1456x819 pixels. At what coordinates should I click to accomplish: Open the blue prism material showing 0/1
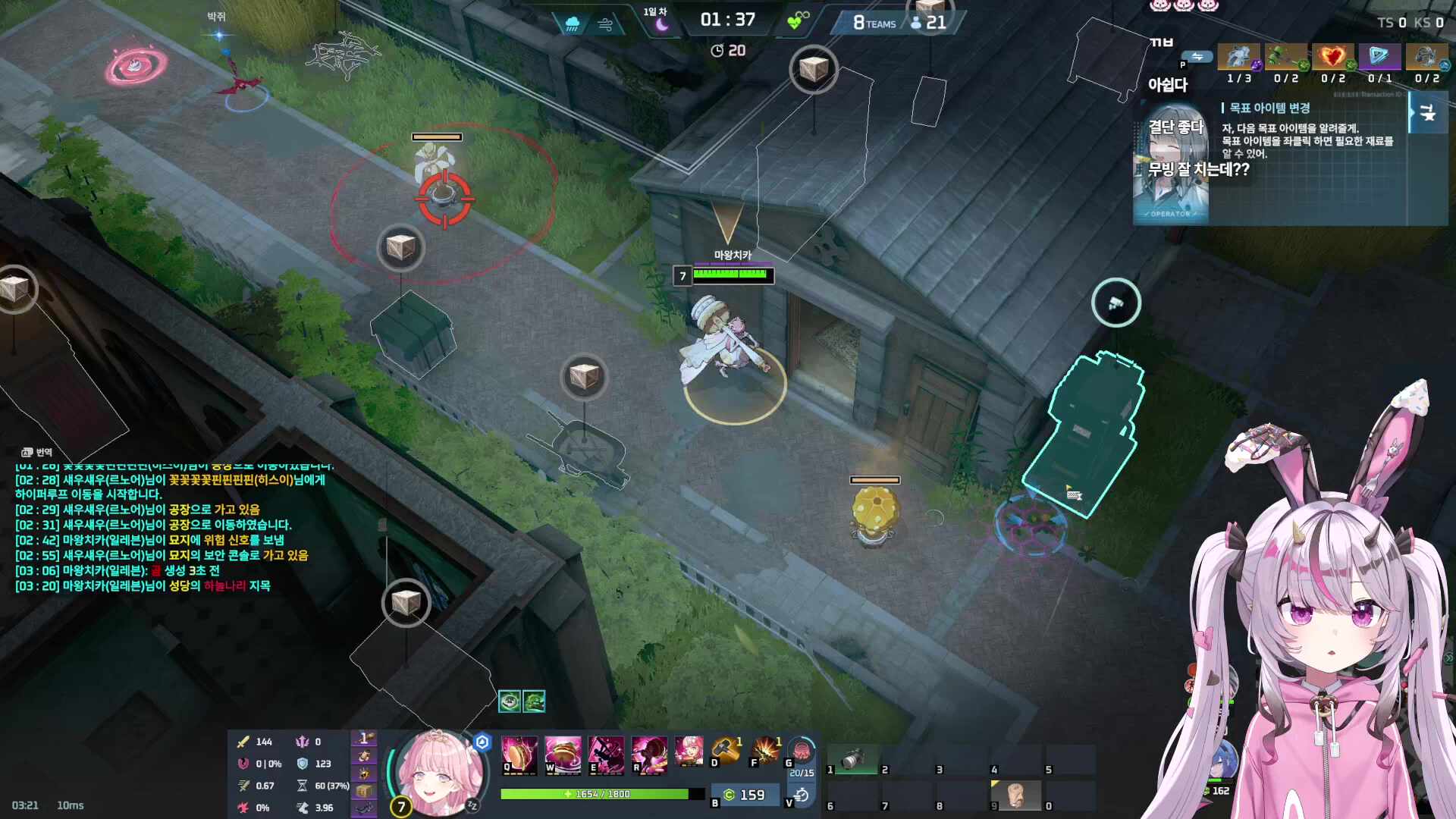[1380, 58]
